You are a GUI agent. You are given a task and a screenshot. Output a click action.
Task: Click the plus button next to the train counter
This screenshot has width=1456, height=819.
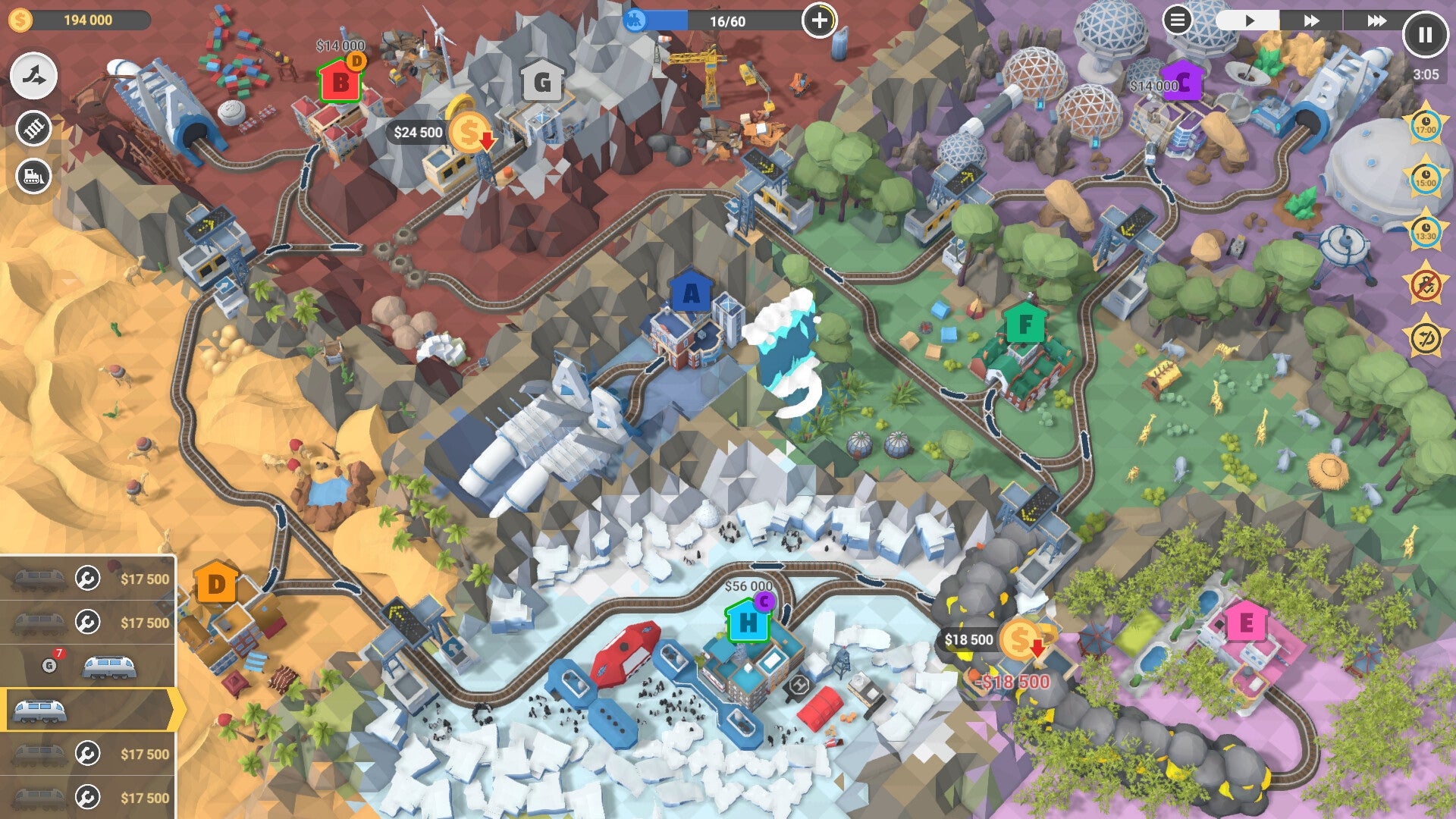821,19
